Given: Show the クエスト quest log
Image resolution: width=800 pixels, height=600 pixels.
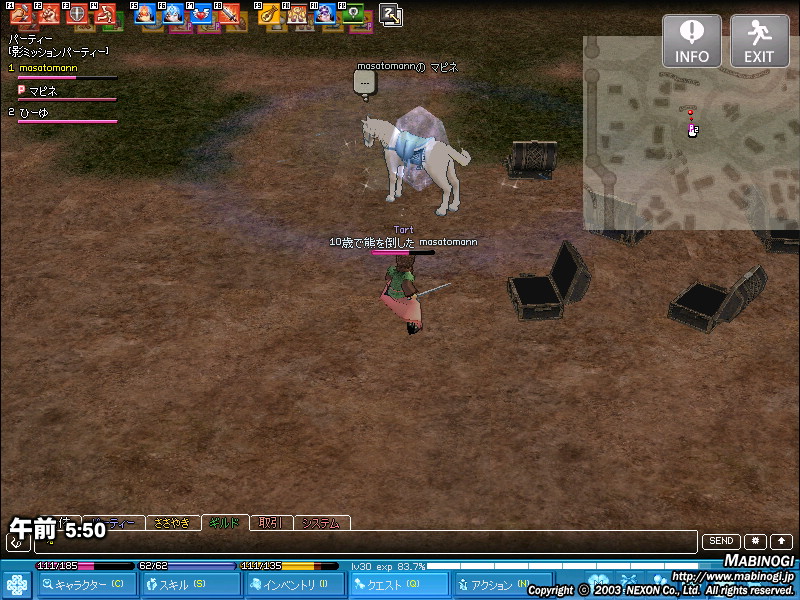Looking at the screenshot, I should pos(398,585).
